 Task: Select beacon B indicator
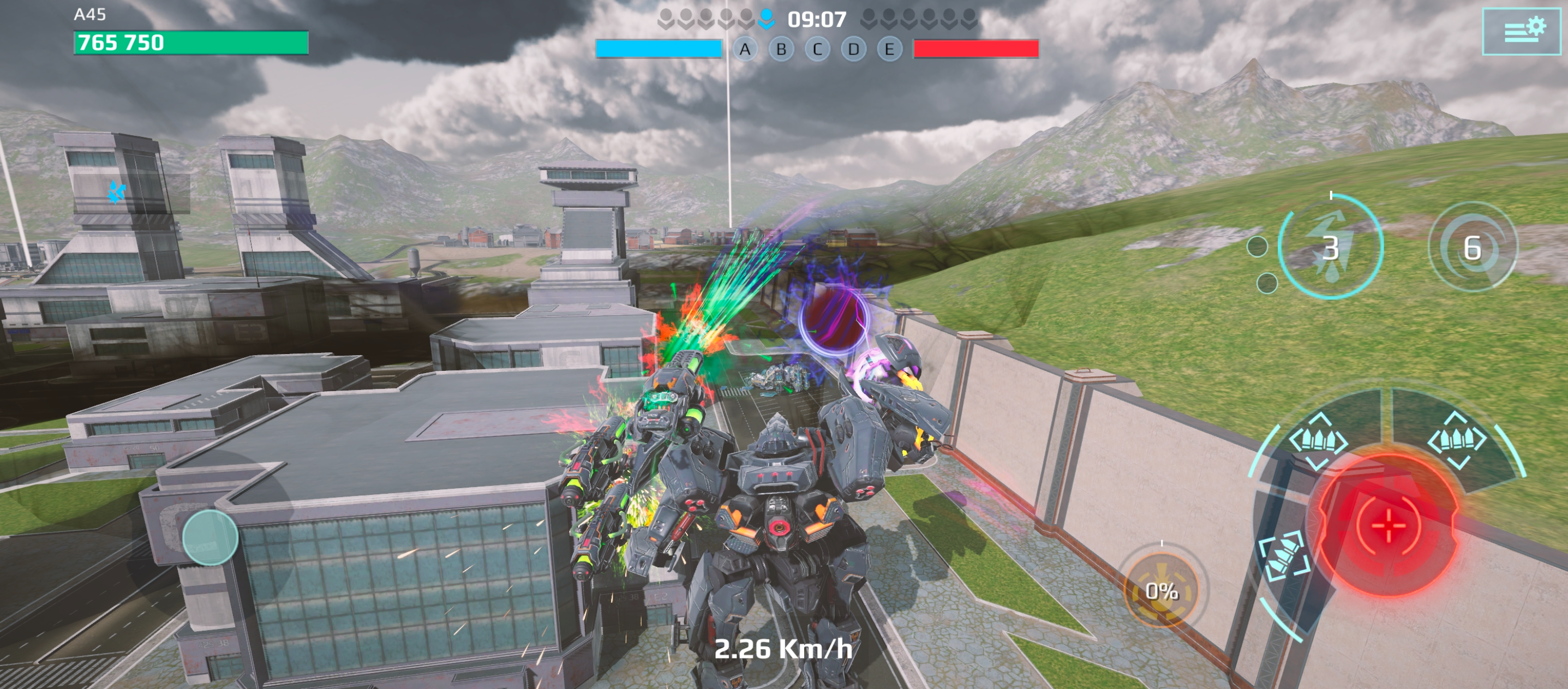pos(782,49)
